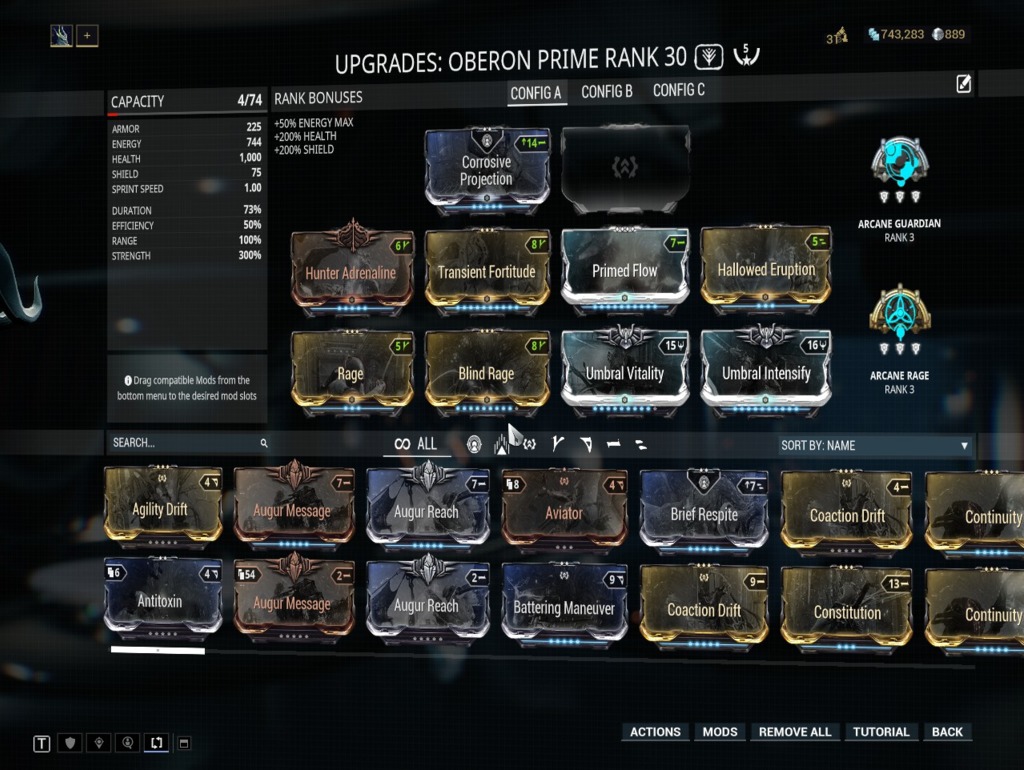Click the Hallowed Eruption mod

click(766, 268)
